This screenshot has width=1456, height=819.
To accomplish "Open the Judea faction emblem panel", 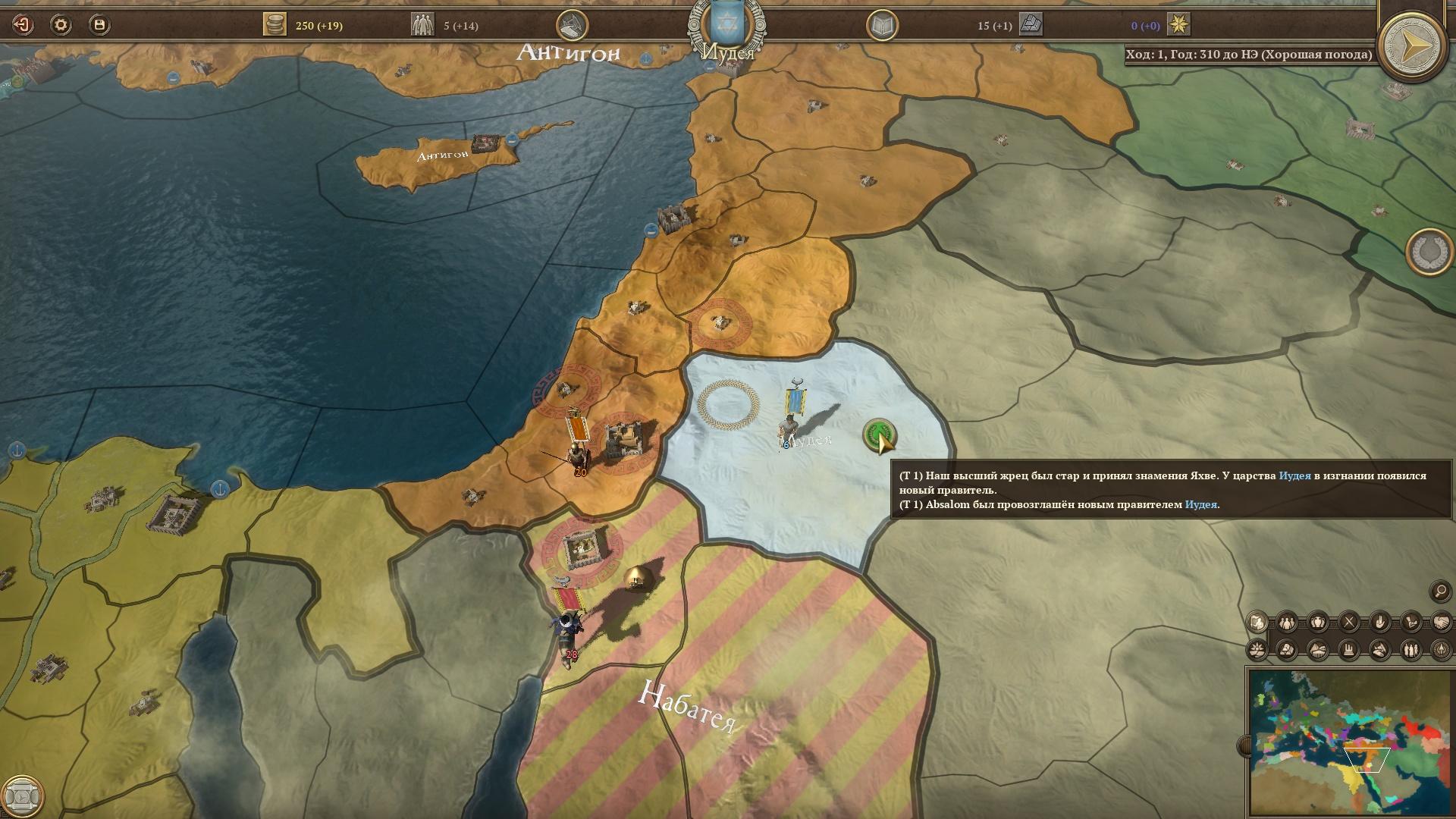I will point(726,25).
